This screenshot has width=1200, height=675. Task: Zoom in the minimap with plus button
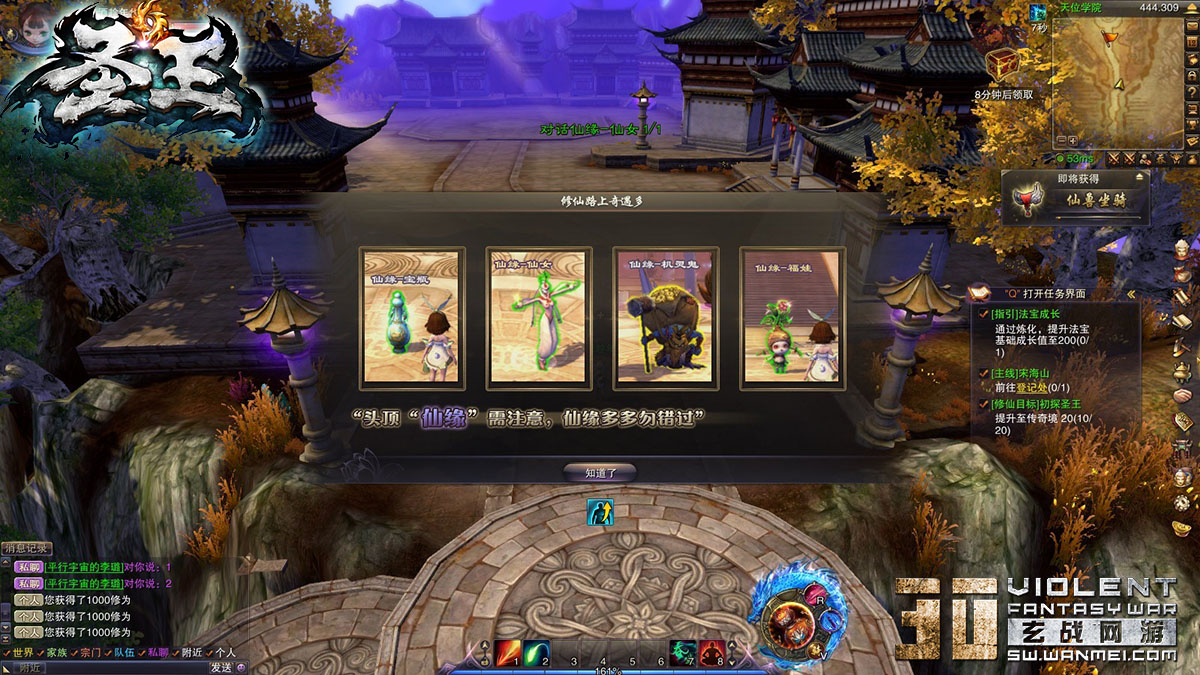[x=1072, y=140]
